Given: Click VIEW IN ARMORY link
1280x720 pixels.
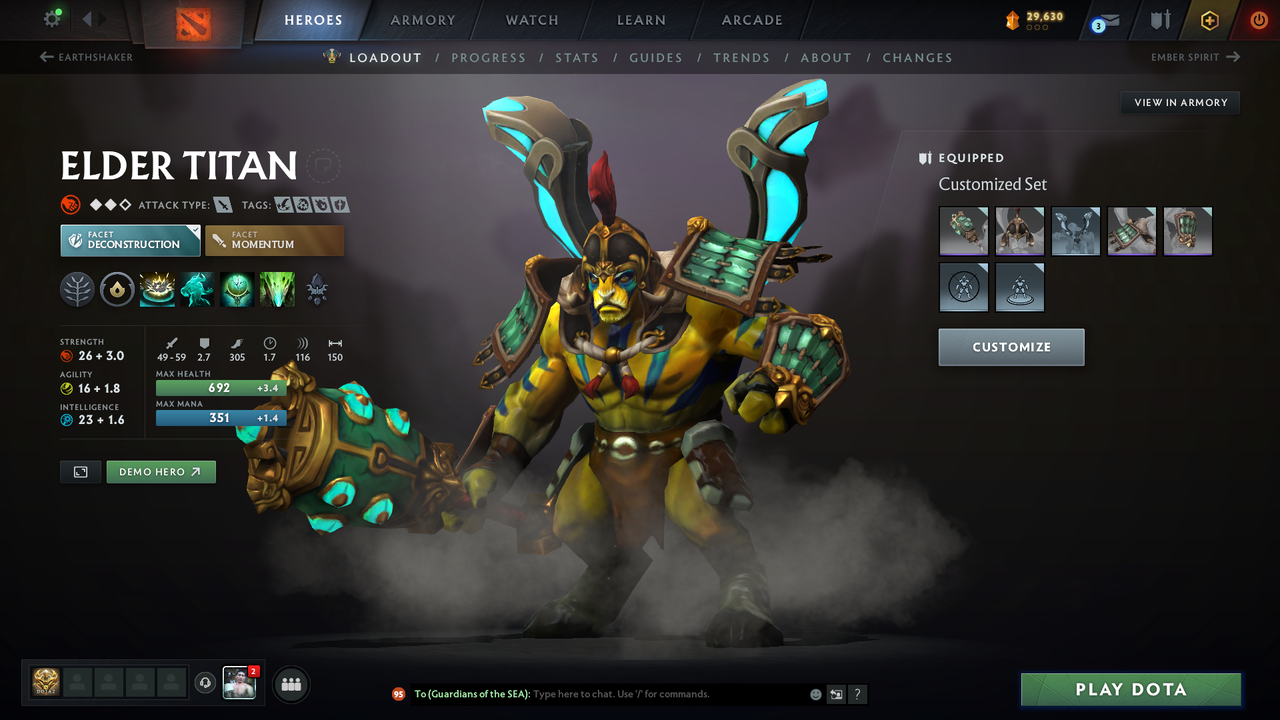Looking at the screenshot, I should click(x=1179, y=102).
